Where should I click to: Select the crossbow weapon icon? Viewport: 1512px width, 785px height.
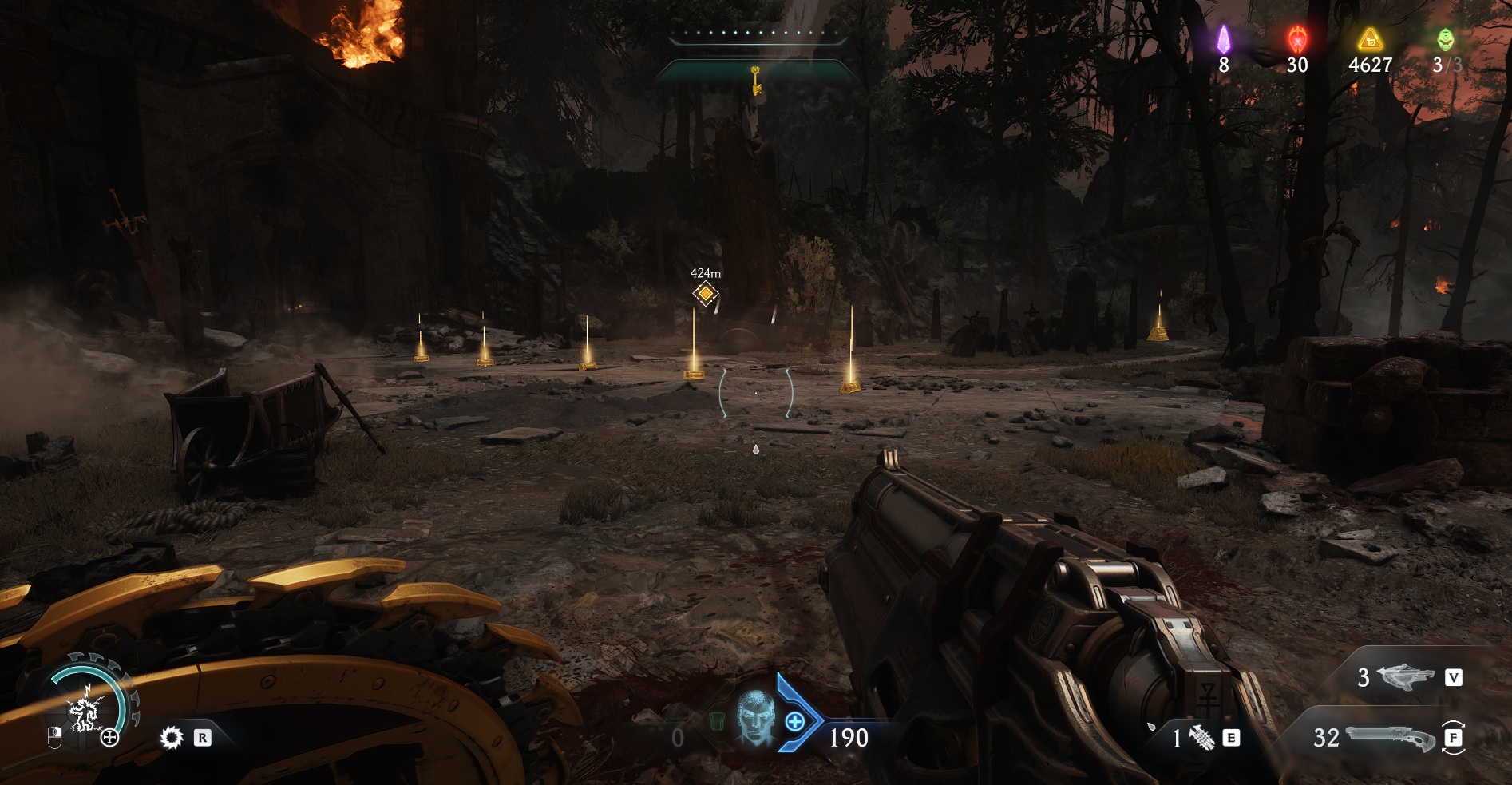click(1406, 677)
